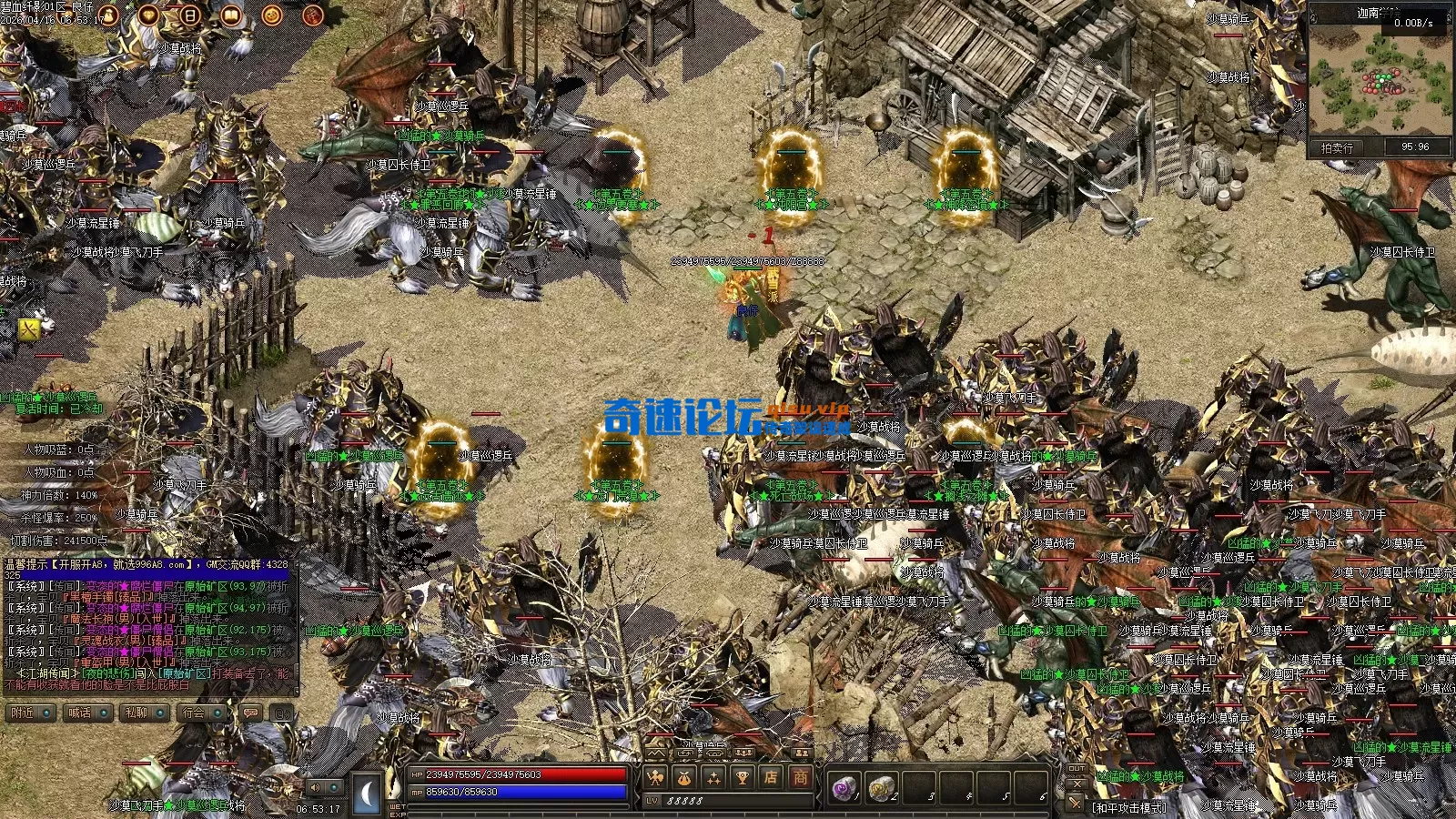The image size is (1456, 819).
Task: Toggle the sound speaker button
Action: coord(316,787)
